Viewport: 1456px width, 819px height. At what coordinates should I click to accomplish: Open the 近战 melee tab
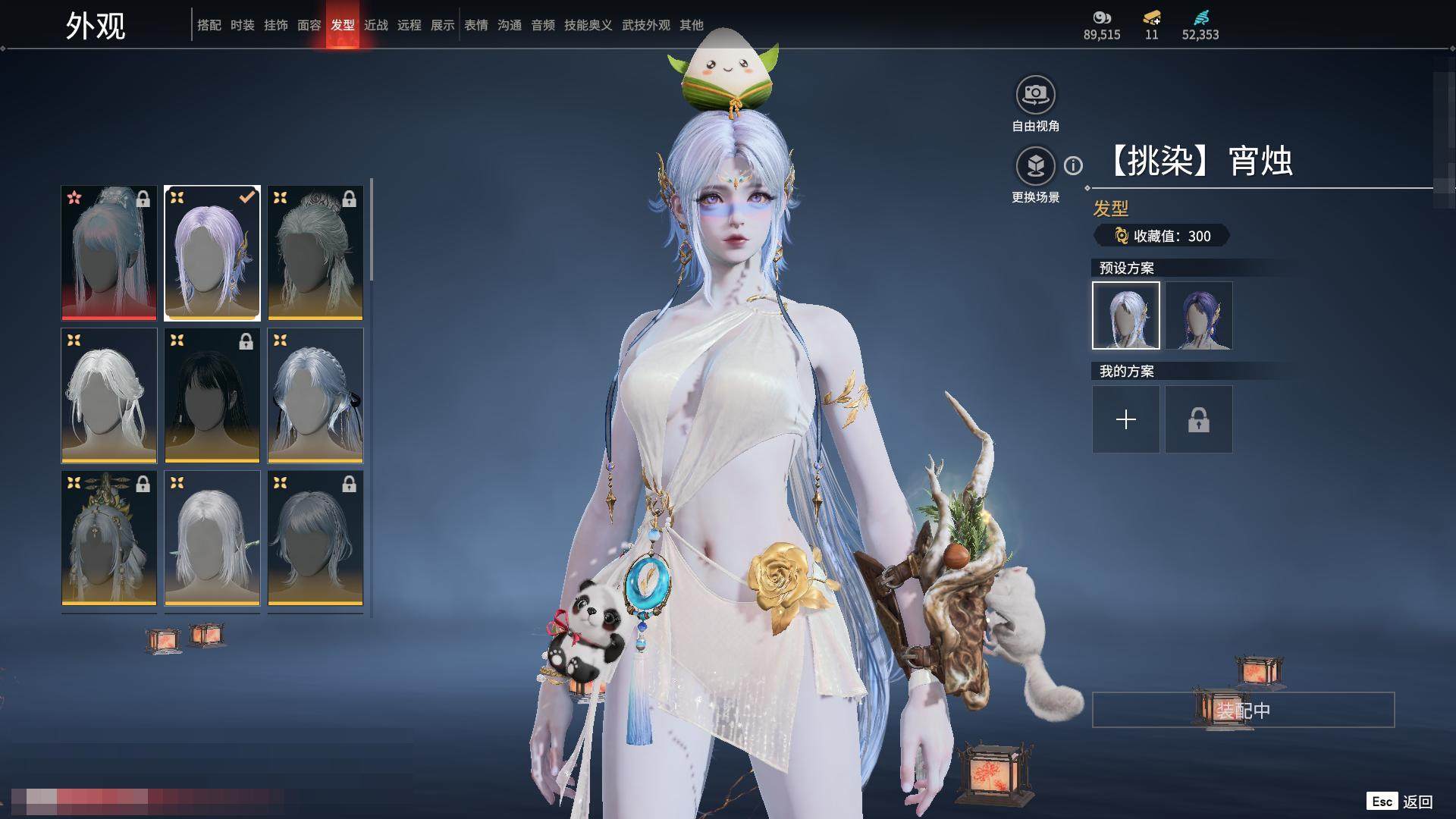tap(375, 25)
